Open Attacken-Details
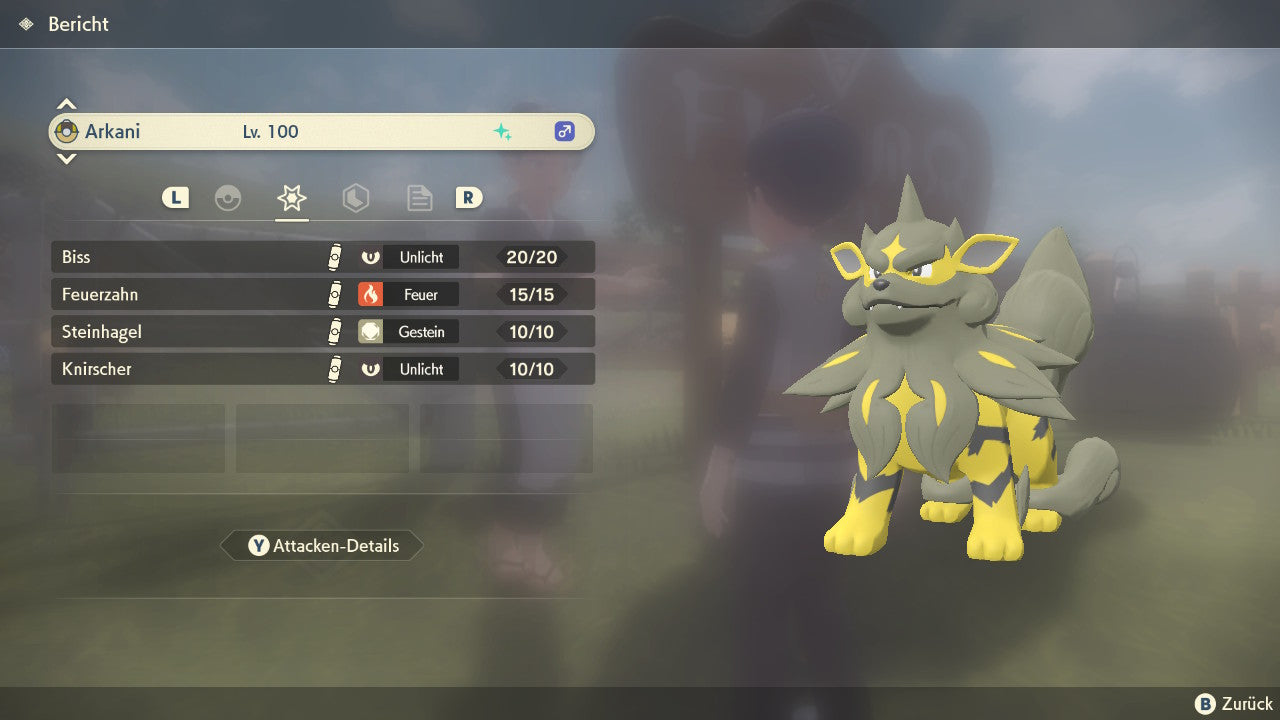 (322, 546)
